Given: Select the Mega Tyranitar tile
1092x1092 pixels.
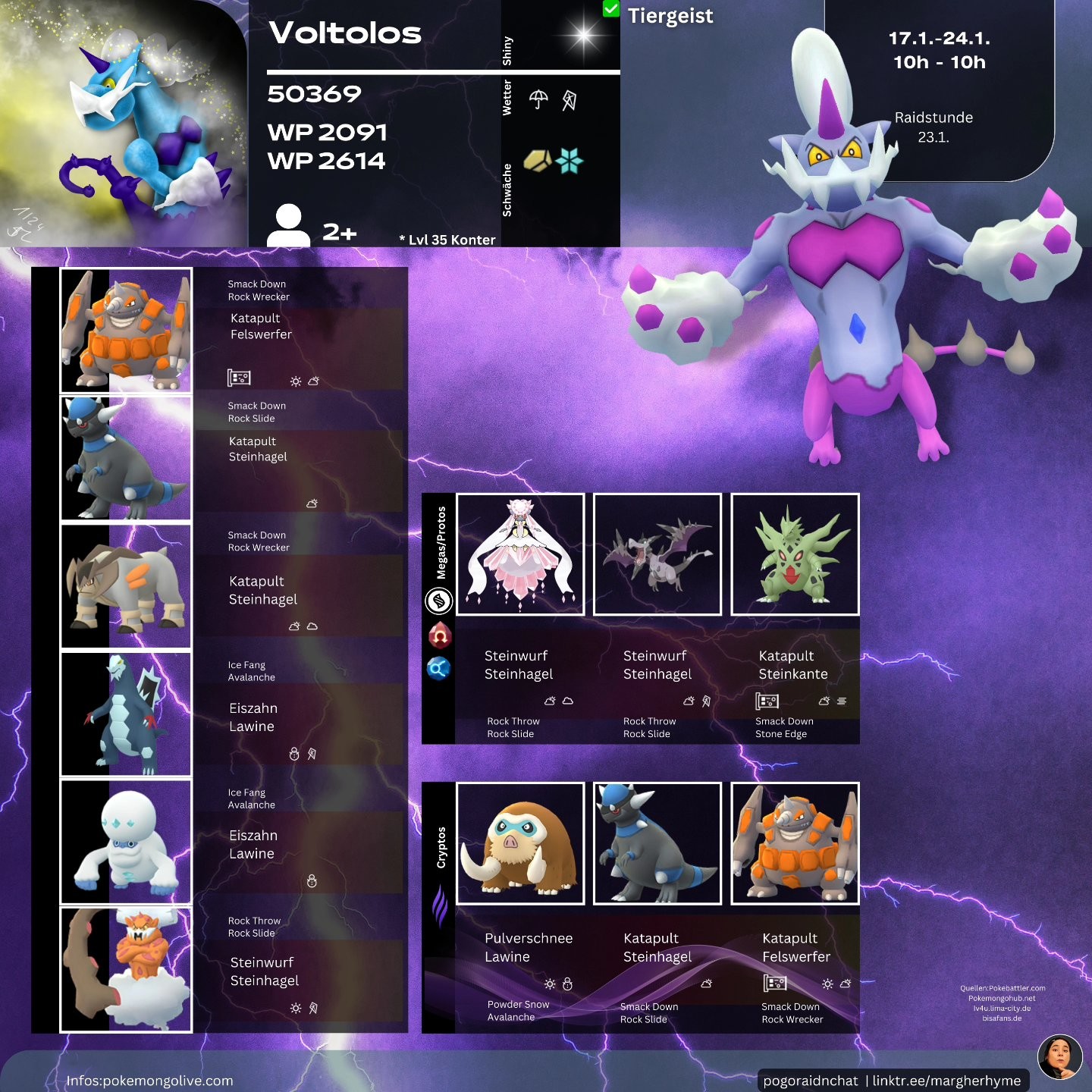Looking at the screenshot, I should (795, 554).
